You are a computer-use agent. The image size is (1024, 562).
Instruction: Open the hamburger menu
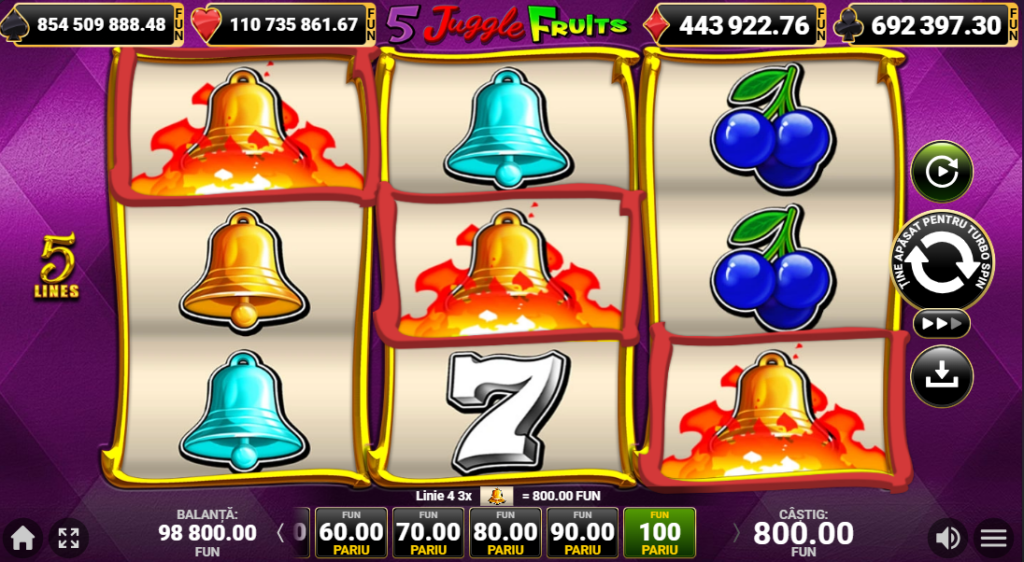point(993,538)
